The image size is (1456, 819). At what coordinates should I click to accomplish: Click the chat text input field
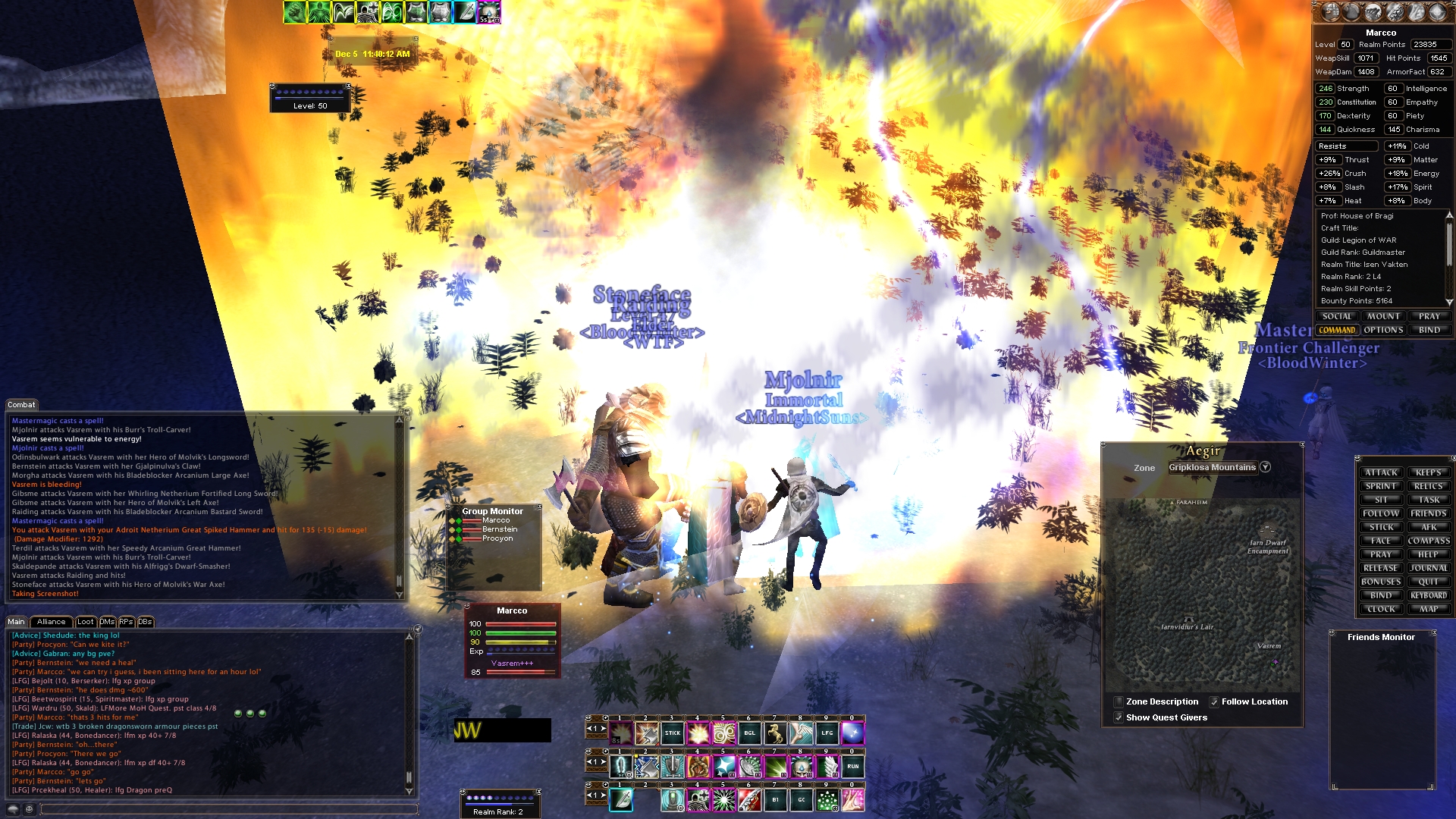click(227, 809)
